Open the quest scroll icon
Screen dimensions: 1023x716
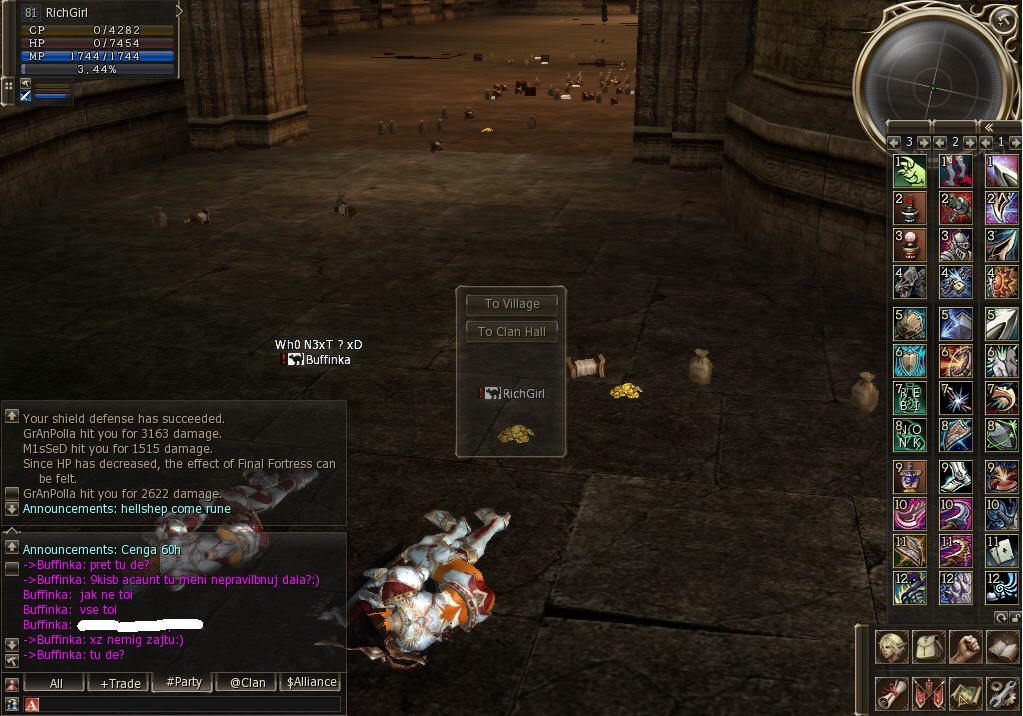click(892, 692)
